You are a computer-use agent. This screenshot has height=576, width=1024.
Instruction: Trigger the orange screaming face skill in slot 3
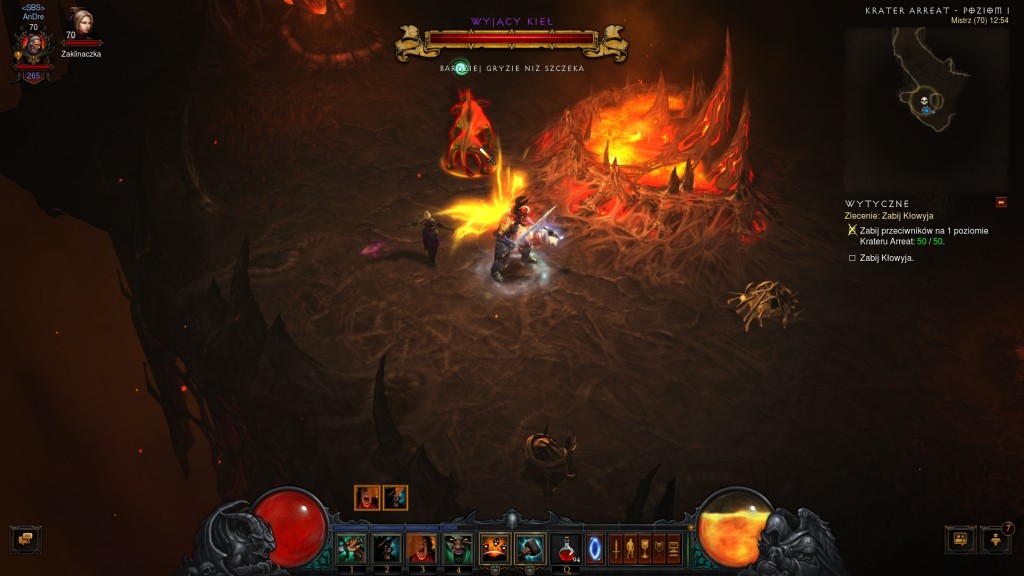point(421,548)
